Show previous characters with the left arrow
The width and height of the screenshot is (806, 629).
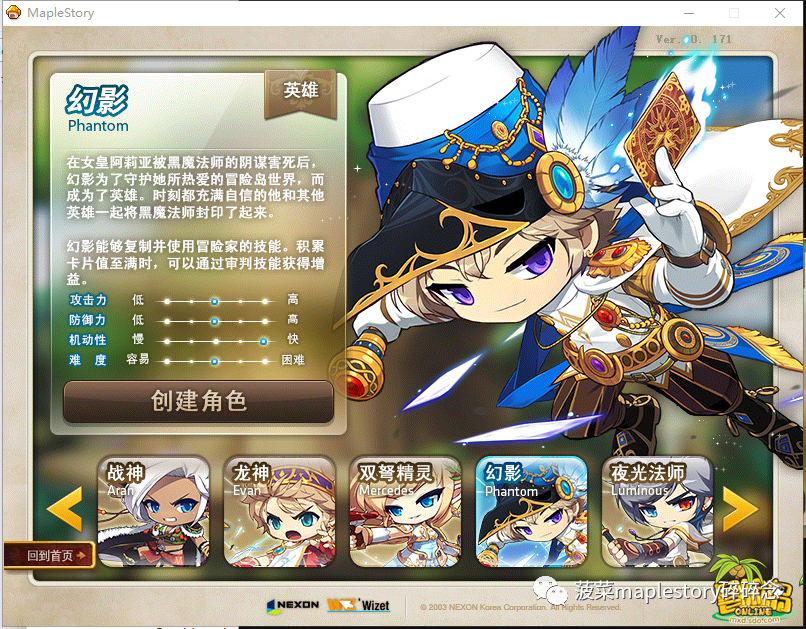pyautogui.click(x=66, y=509)
